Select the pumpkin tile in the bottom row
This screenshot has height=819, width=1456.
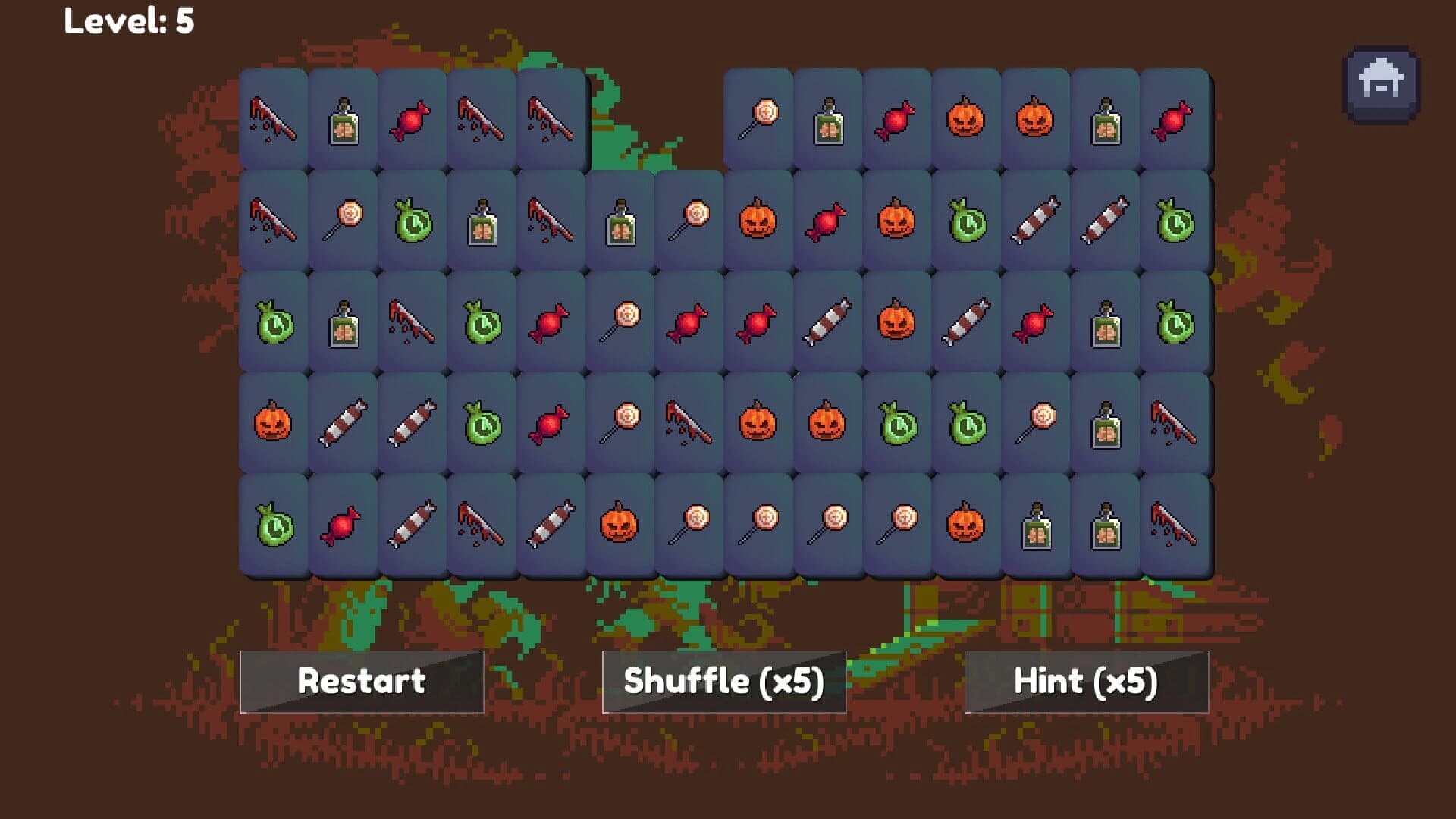[618, 523]
